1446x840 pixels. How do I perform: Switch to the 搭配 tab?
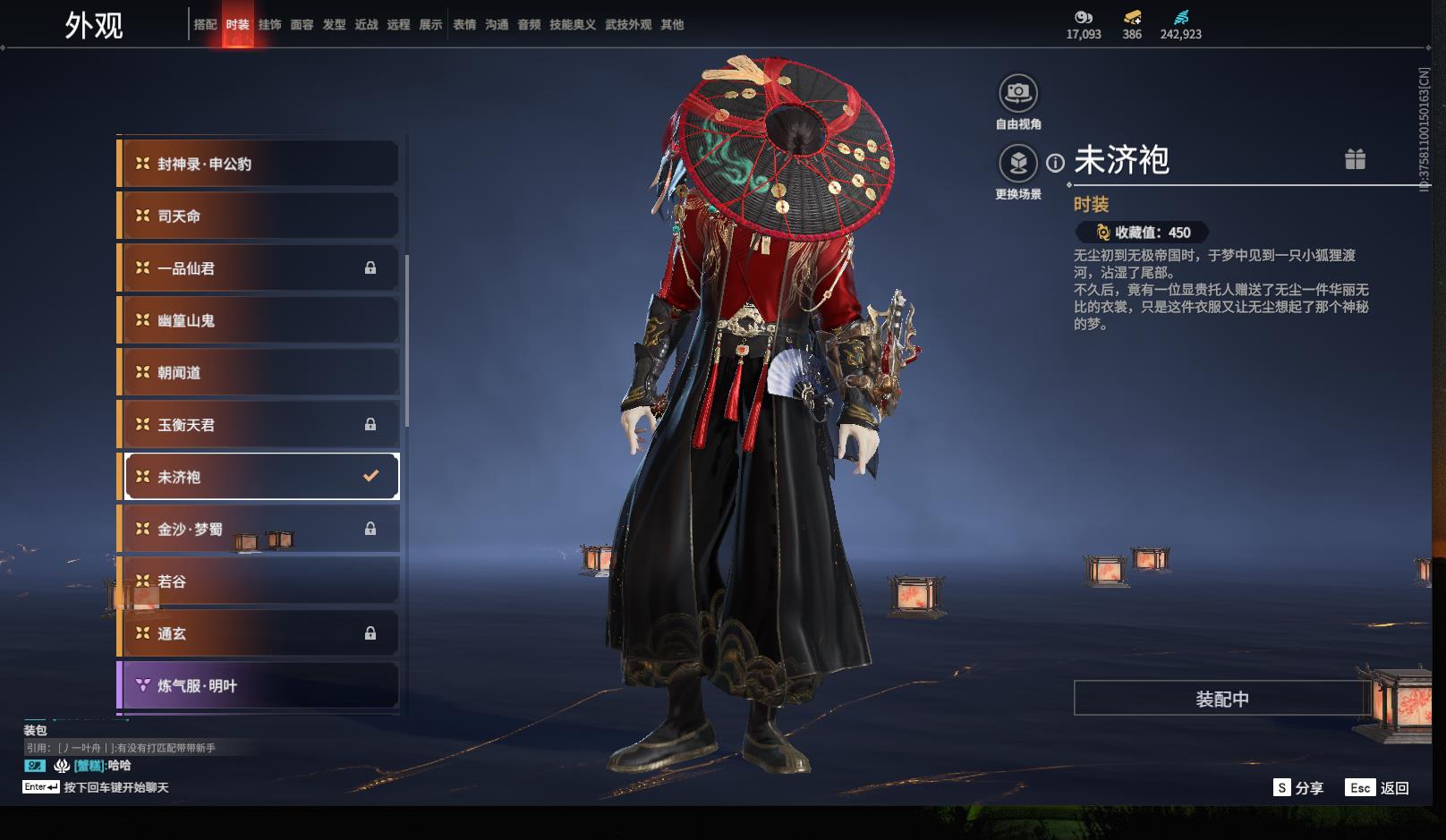coord(205,25)
